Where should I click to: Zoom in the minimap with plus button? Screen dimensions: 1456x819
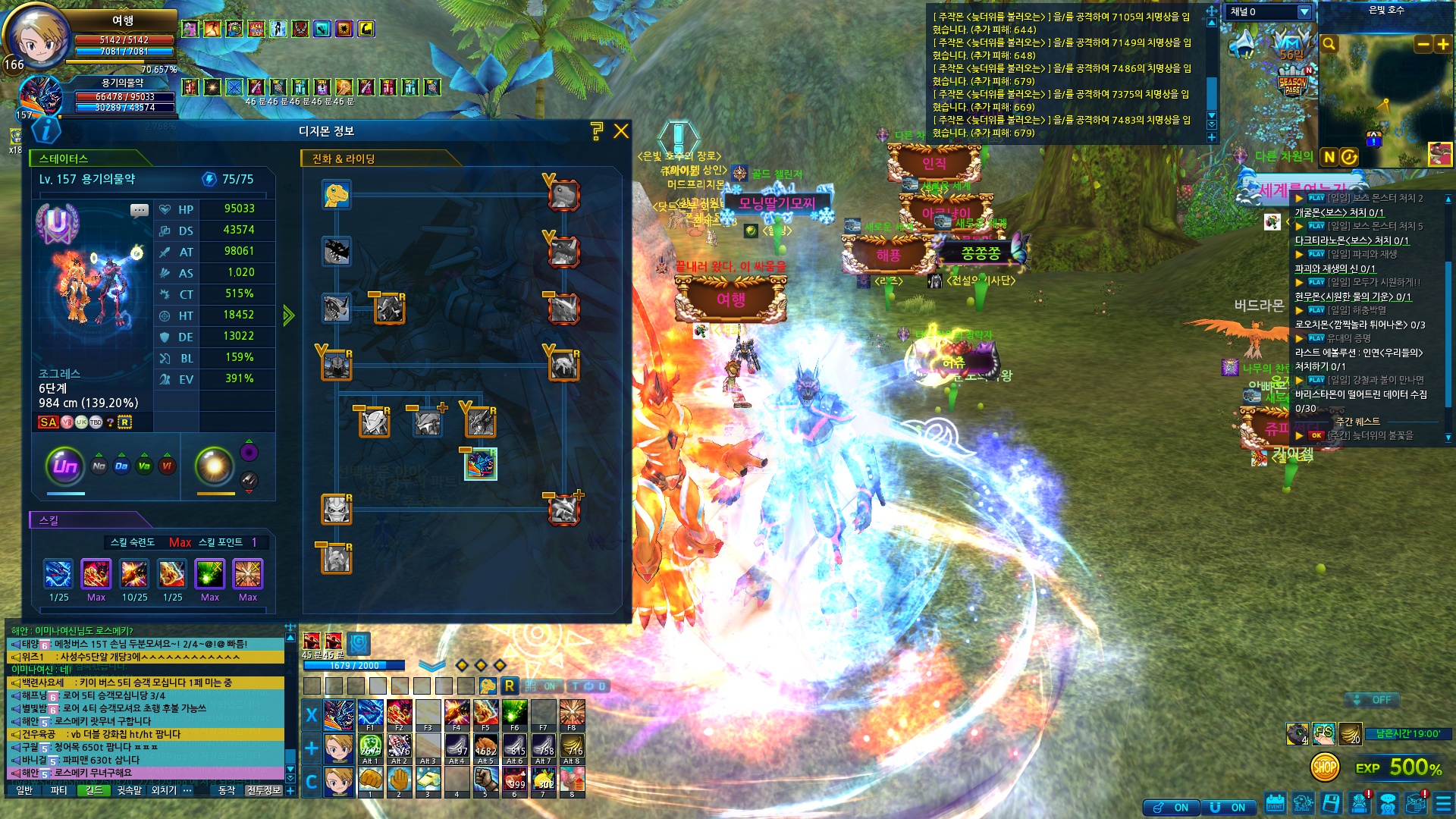(x=1442, y=45)
